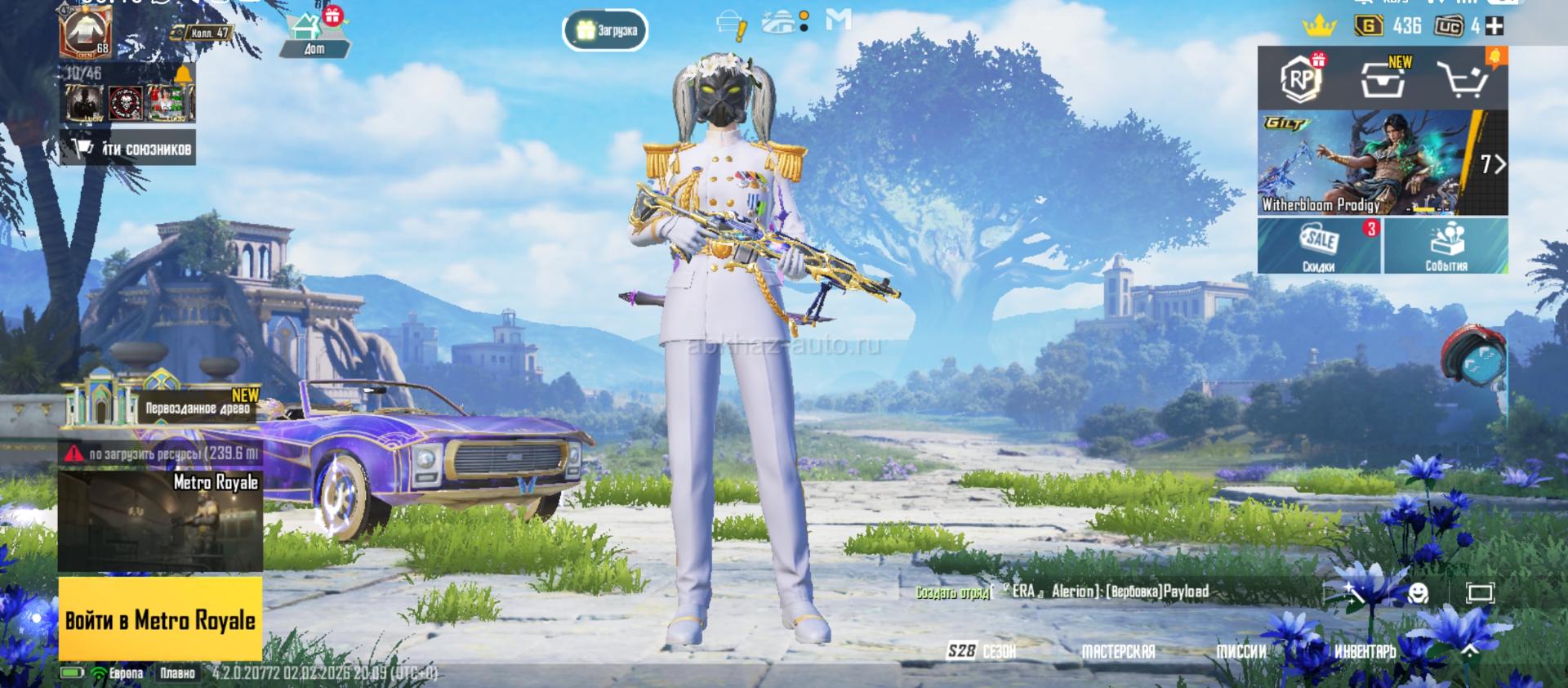
Task: Open the S28 Сезон season menu
Action: (x=982, y=651)
